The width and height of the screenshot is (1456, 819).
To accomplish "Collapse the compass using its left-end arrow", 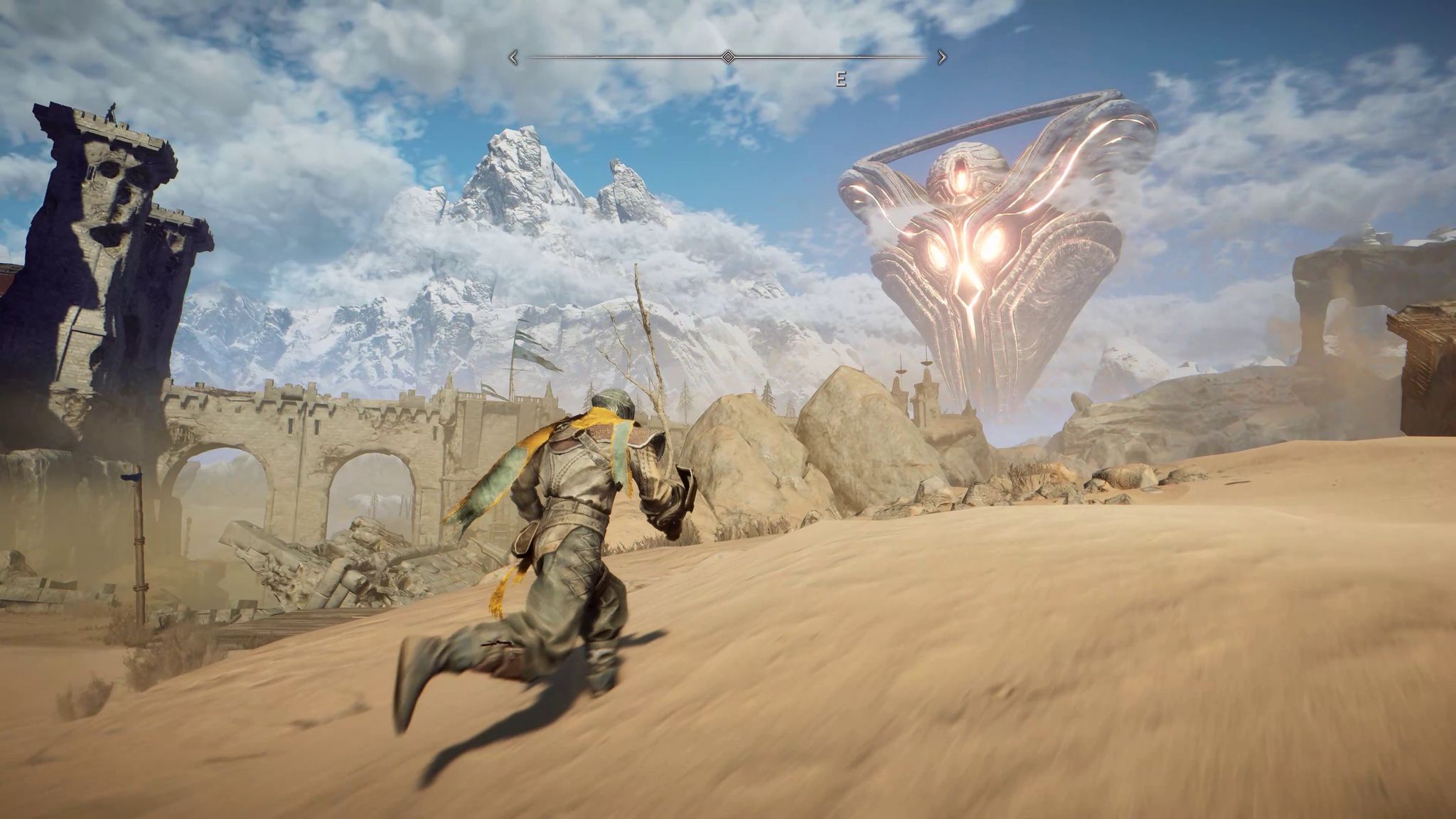I will pyautogui.click(x=513, y=55).
